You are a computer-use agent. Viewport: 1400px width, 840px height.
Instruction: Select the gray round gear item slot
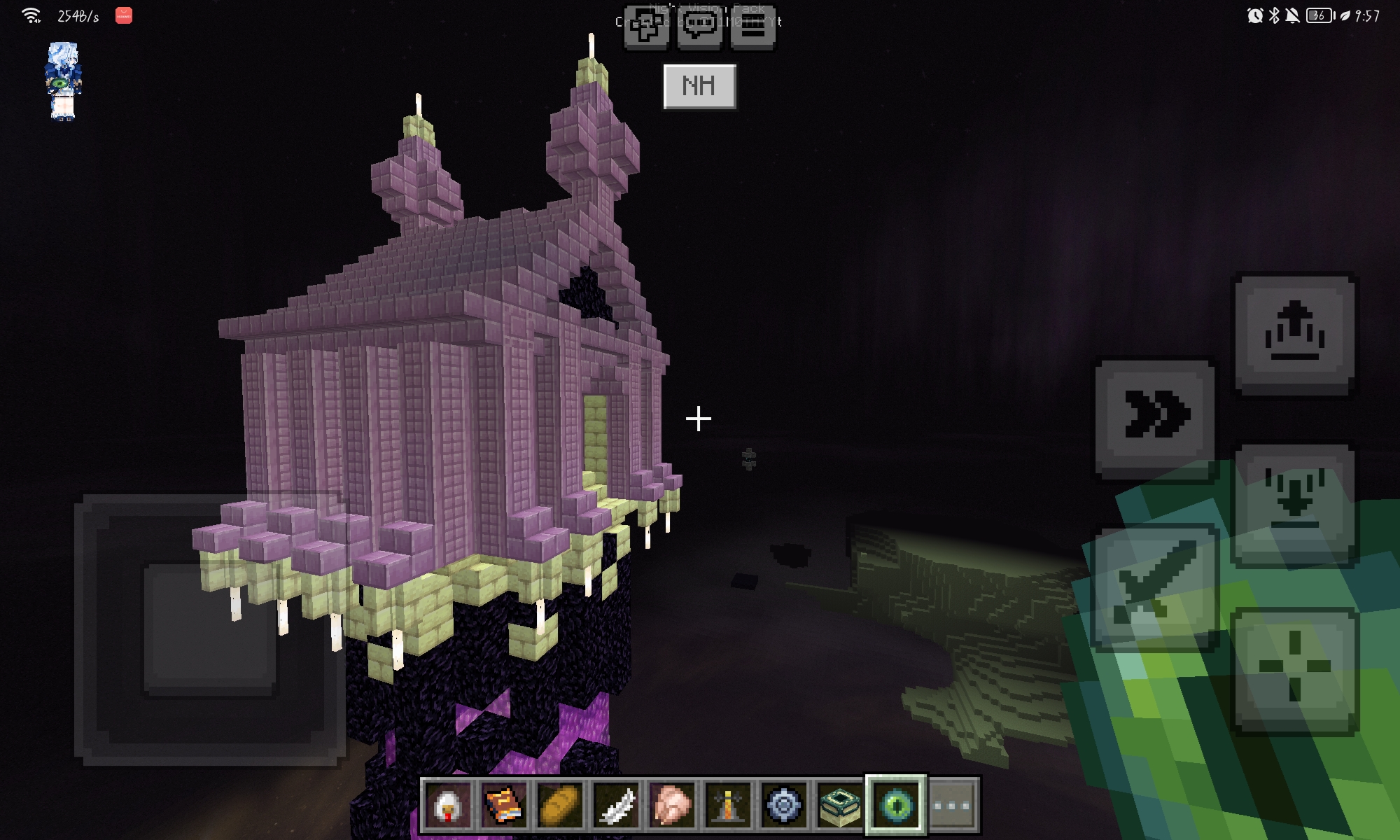[x=784, y=805]
